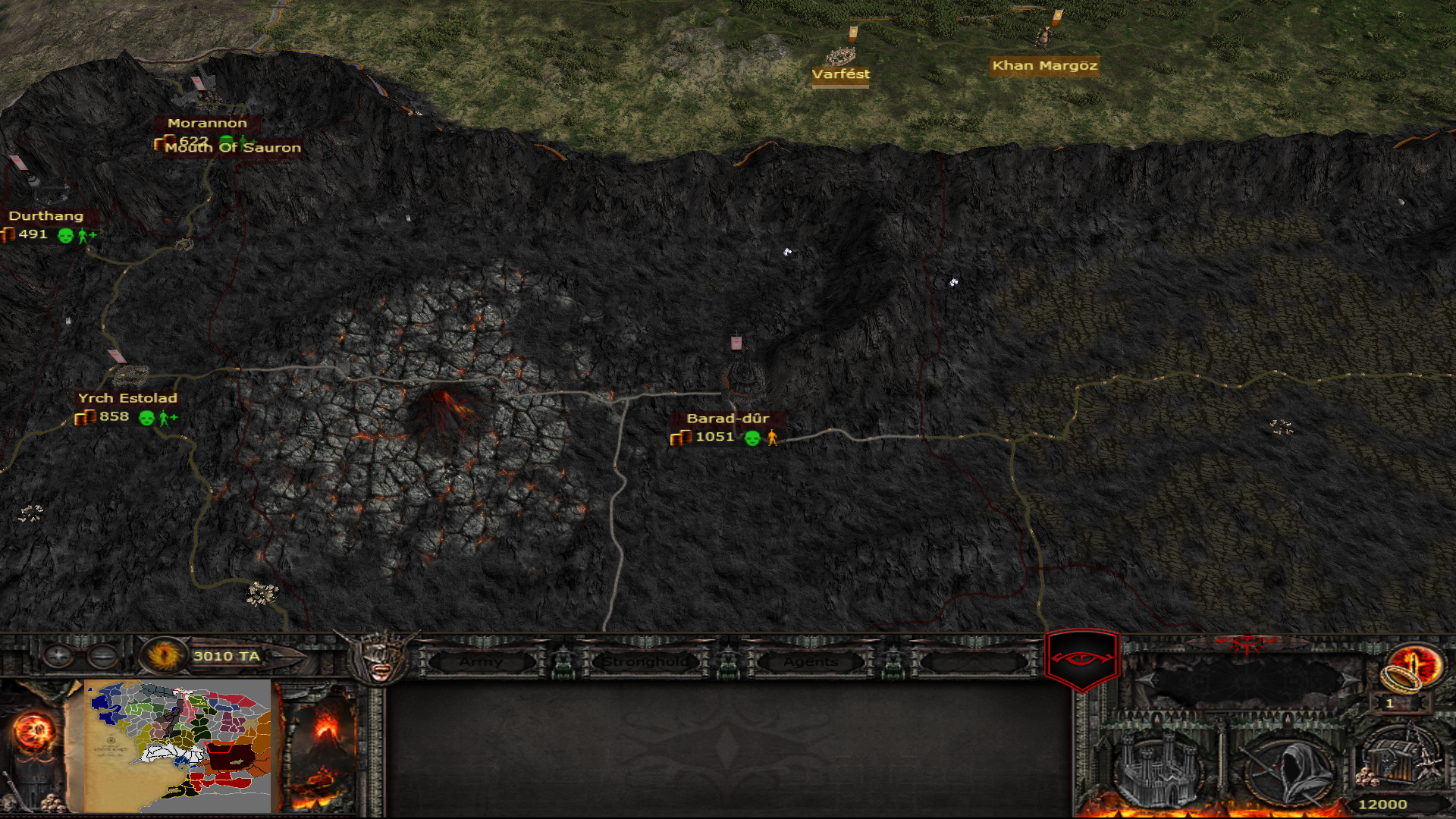Select the Yrch Estolad settlement label
This screenshot has height=819, width=1456.
127,398
